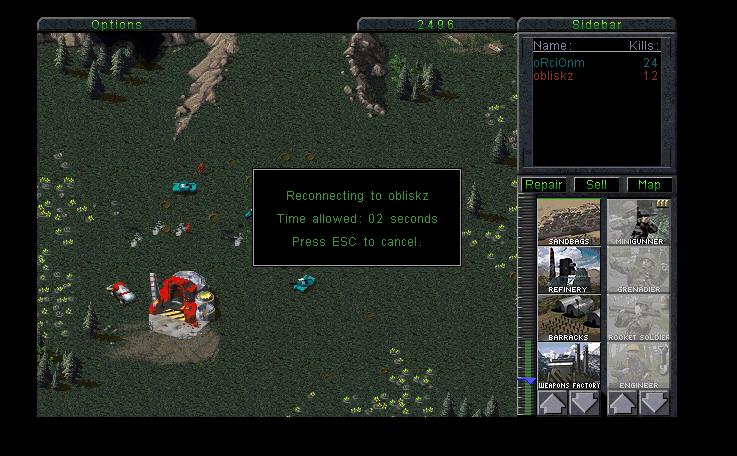Image resolution: width=737 pixels, height=456 pixels.
Task: Toggle the Sidebar tab
Action: [x=596, y=24]
